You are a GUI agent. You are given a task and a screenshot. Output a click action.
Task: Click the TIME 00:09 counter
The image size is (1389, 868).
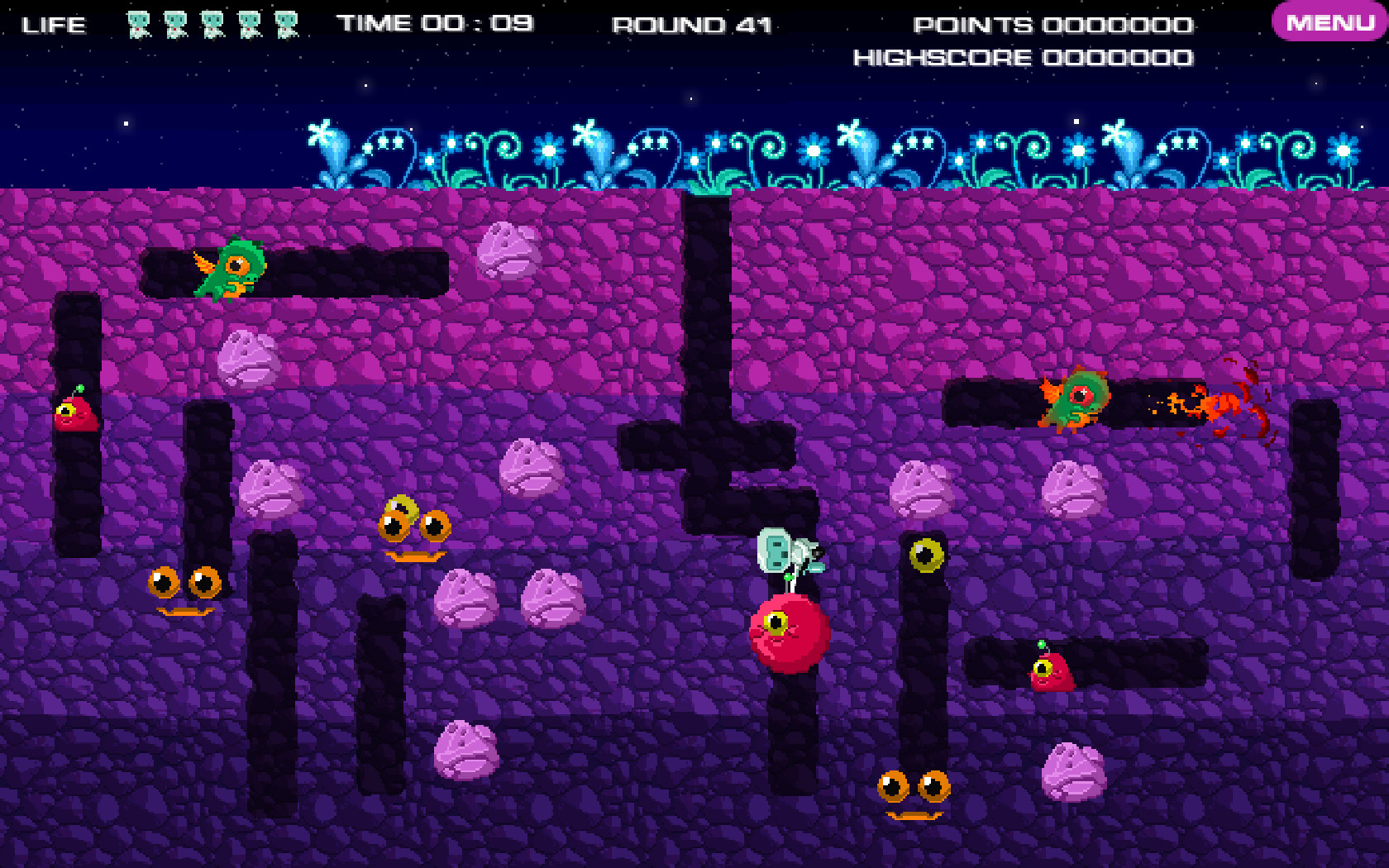[x=435, y=22]
